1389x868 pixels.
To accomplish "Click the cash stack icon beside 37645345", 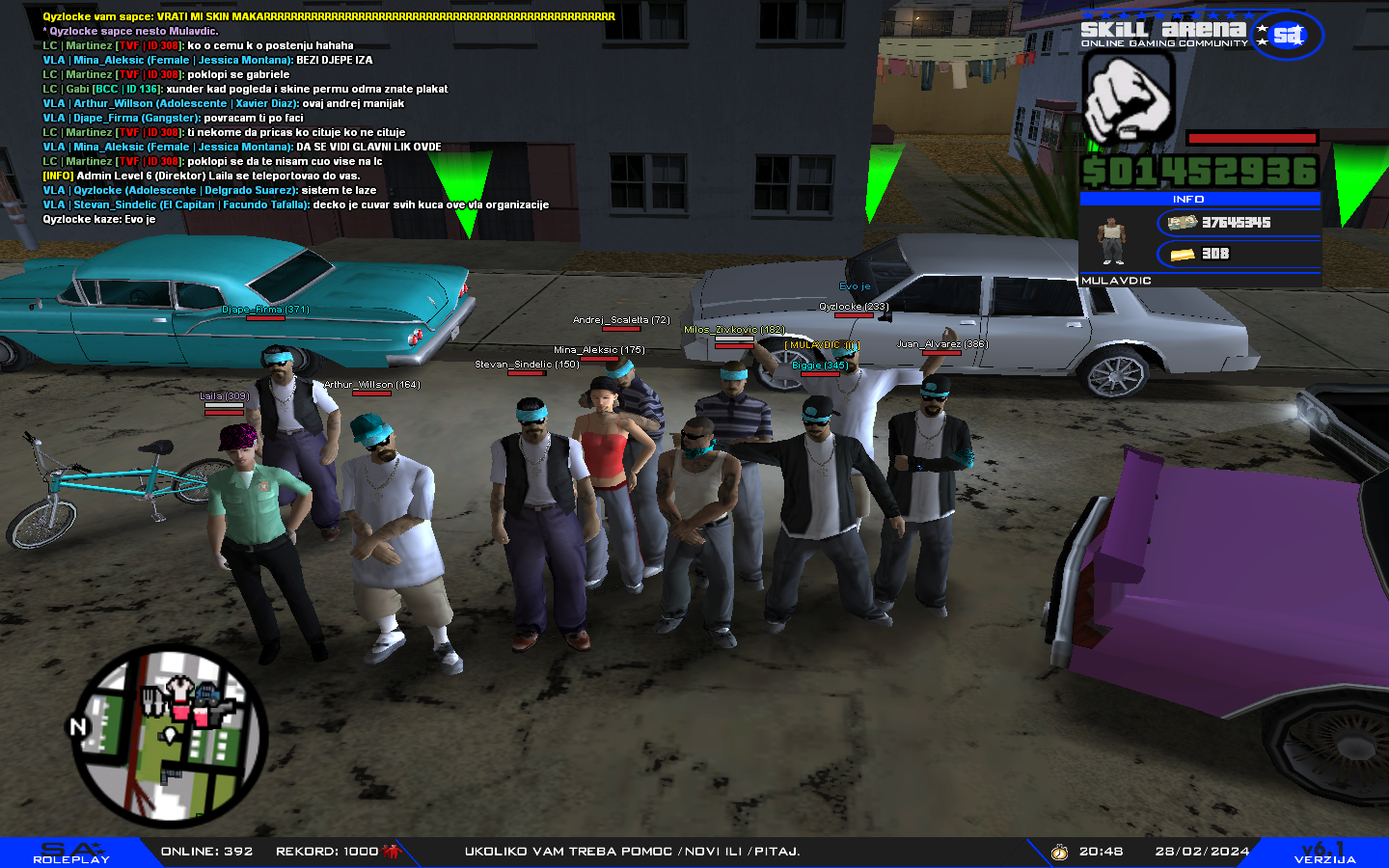I will (1181, 222).
